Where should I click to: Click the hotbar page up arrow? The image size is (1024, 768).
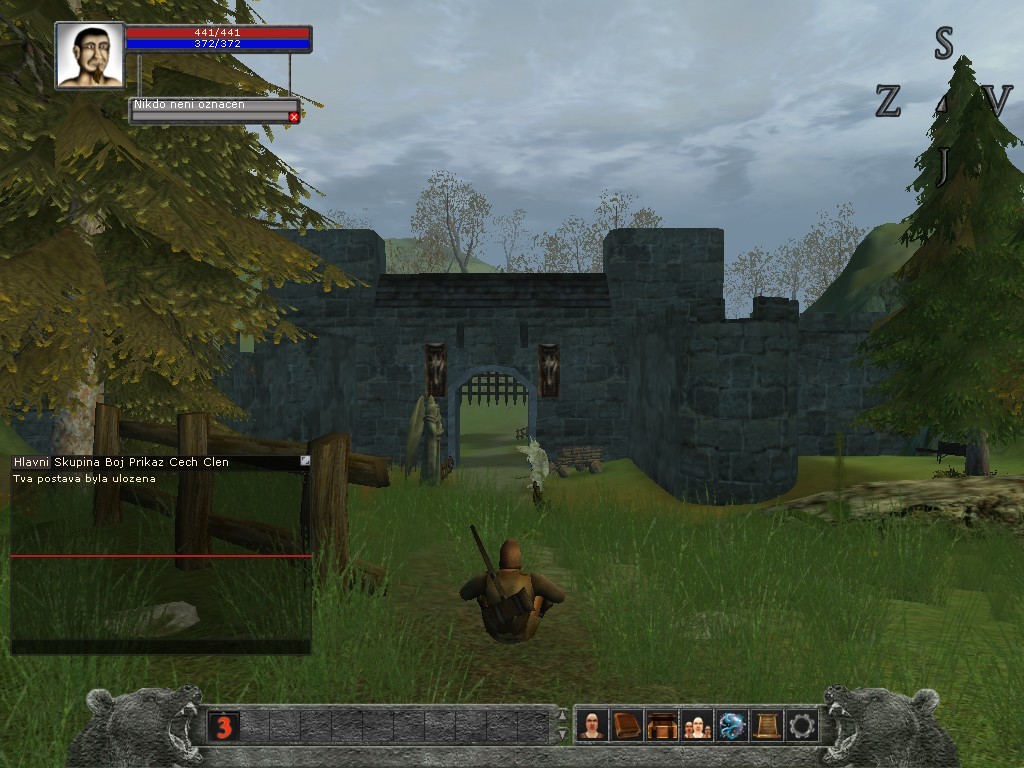click(x=562, y=716)
